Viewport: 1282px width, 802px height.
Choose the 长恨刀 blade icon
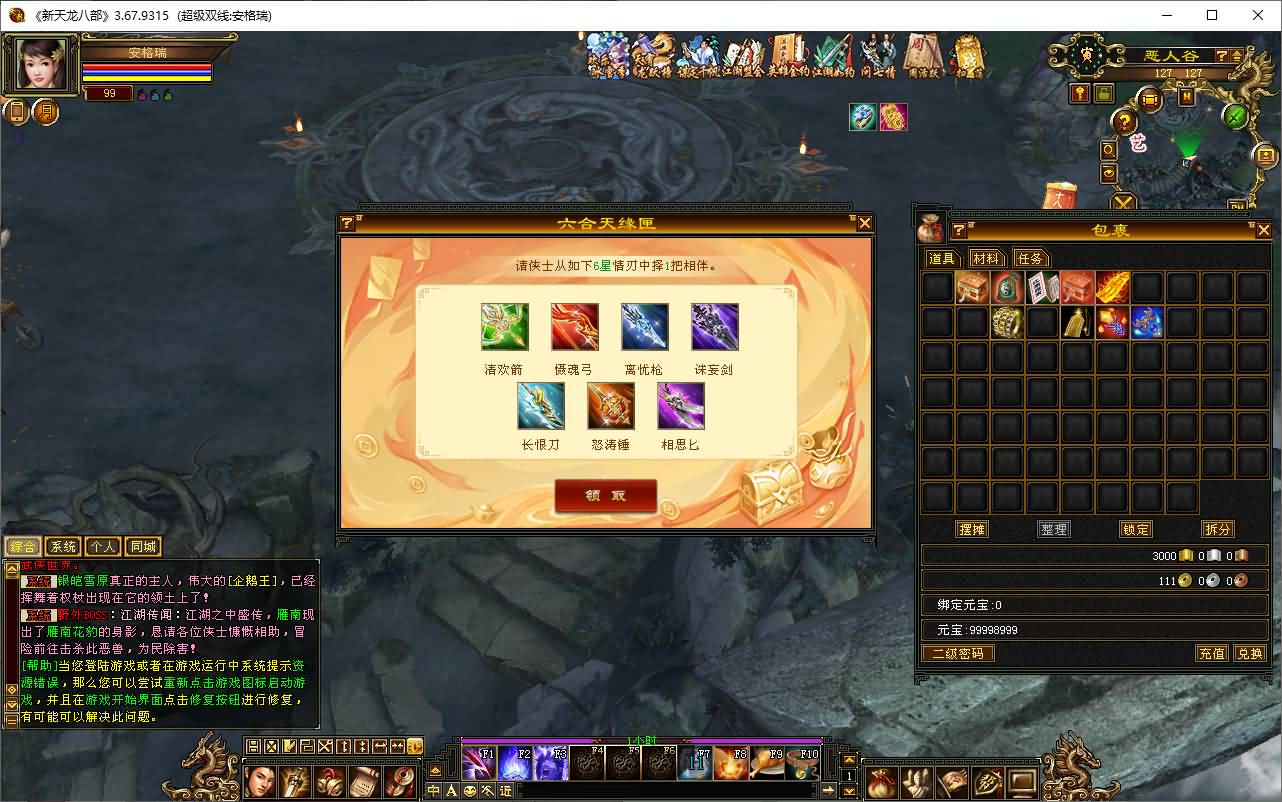coord(540,406)
